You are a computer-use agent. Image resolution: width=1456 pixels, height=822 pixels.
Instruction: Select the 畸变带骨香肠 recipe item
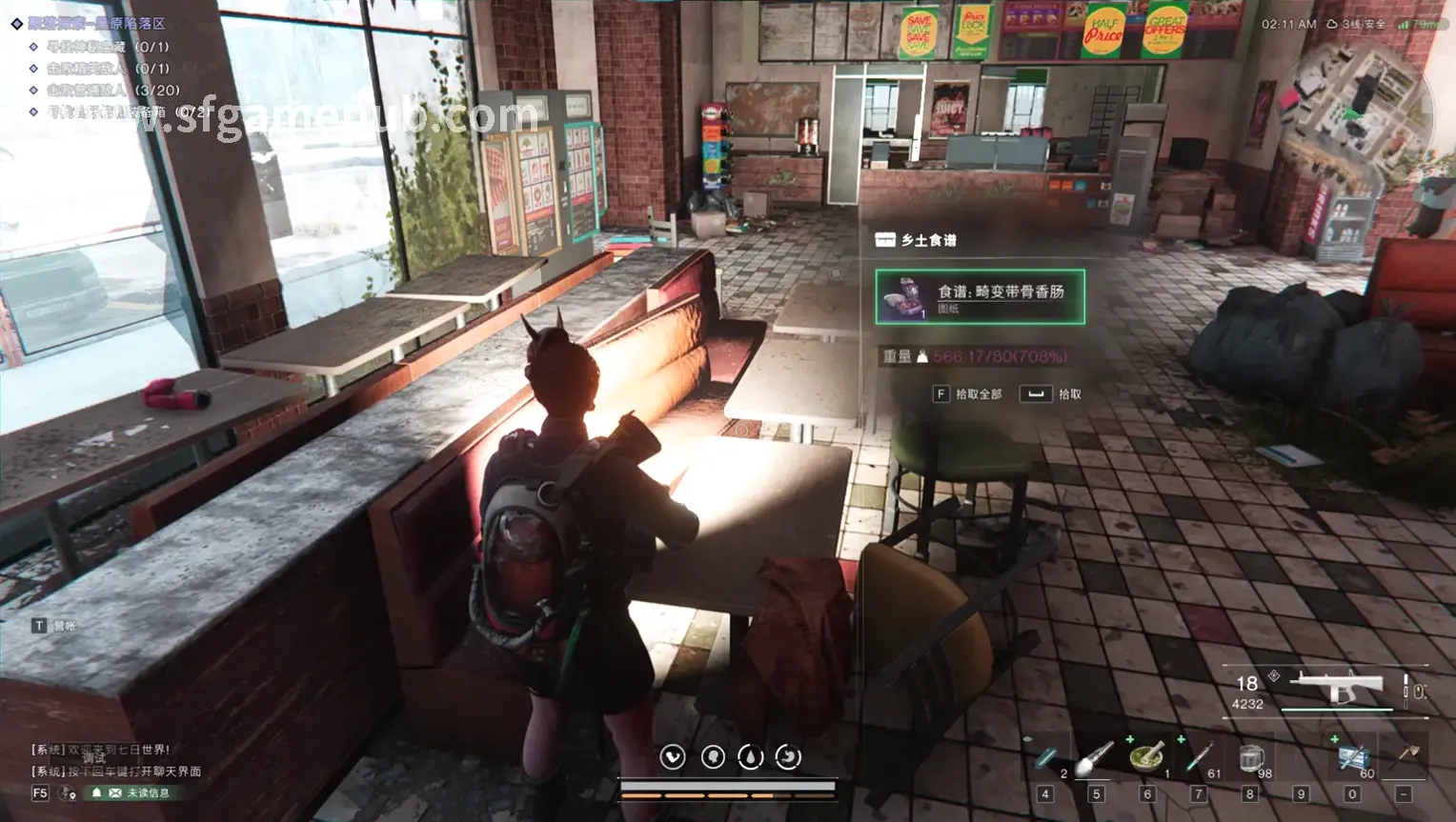pyautogui.click(x=980, y=297)
